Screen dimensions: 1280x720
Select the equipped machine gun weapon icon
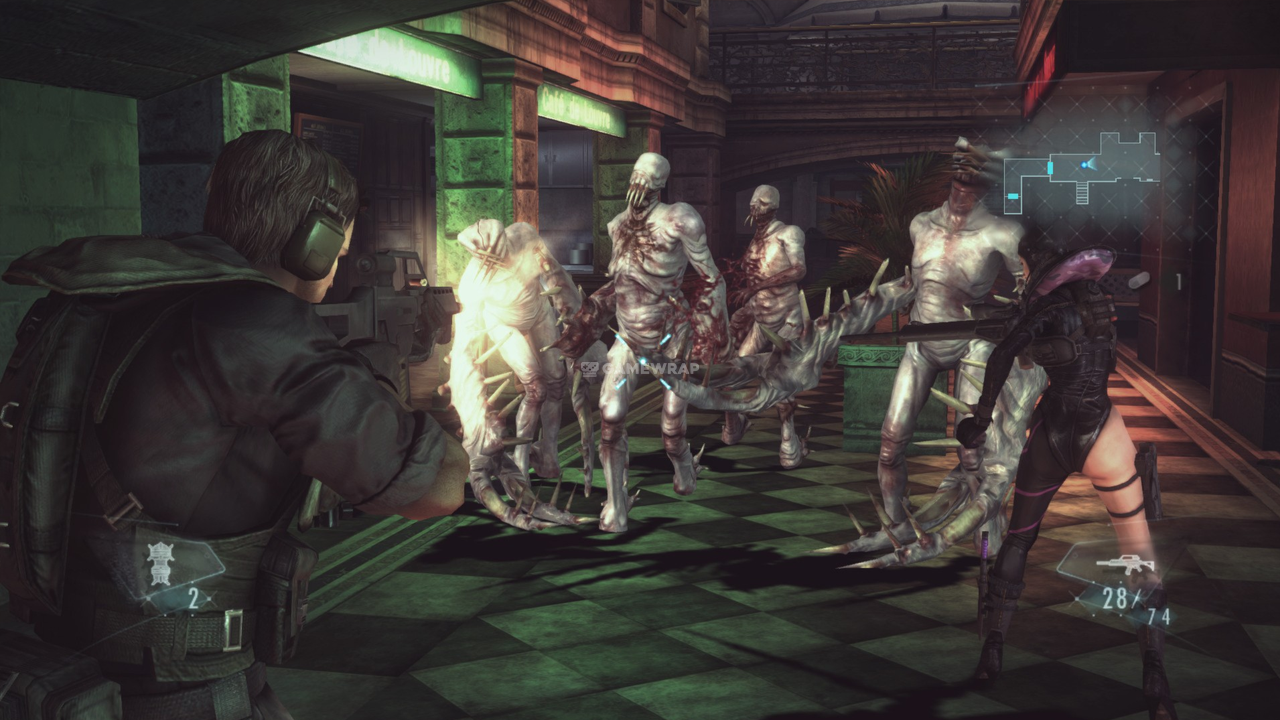[x=1125, y=564]
